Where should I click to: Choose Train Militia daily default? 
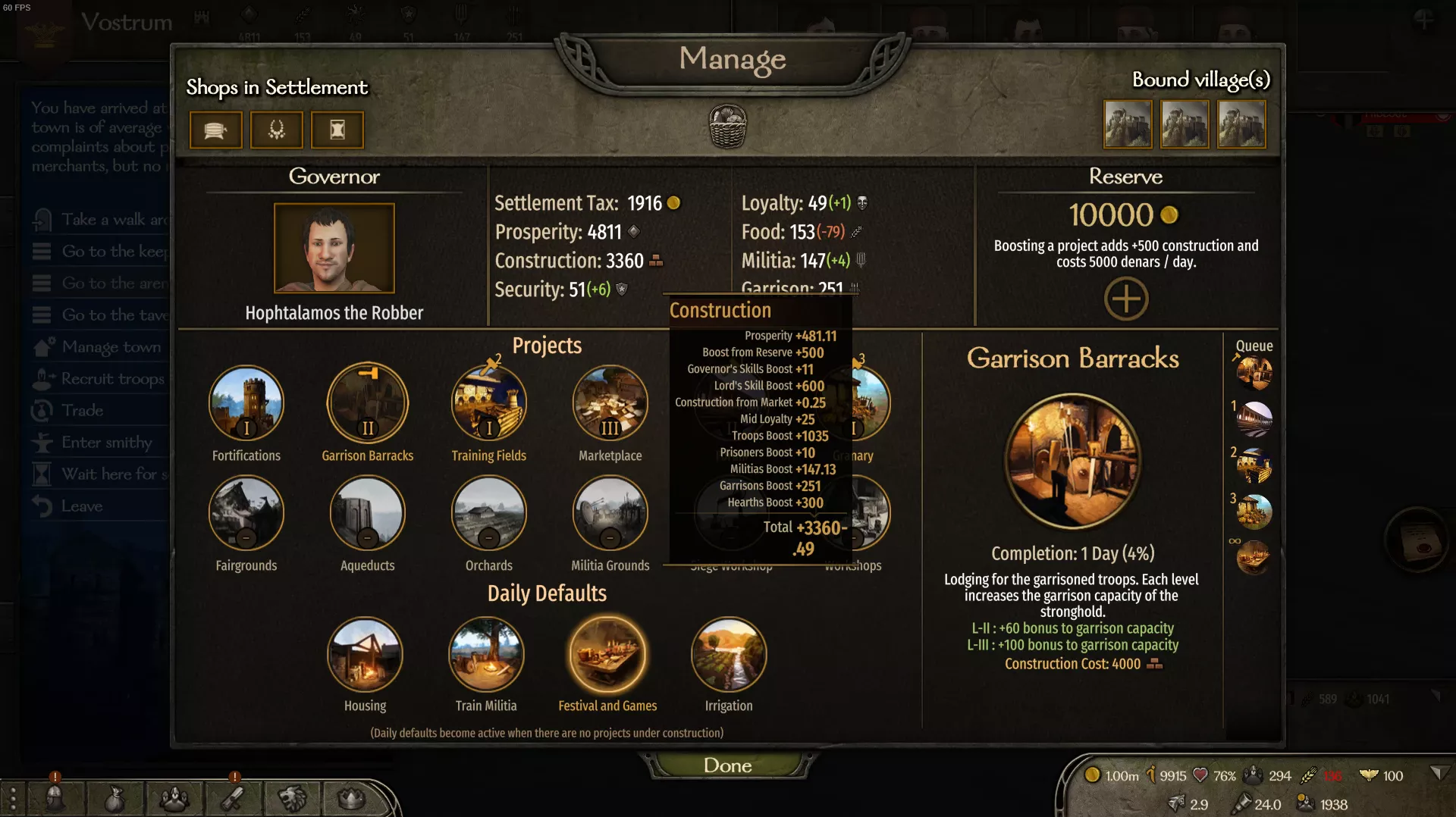click(x=486, y=654)
